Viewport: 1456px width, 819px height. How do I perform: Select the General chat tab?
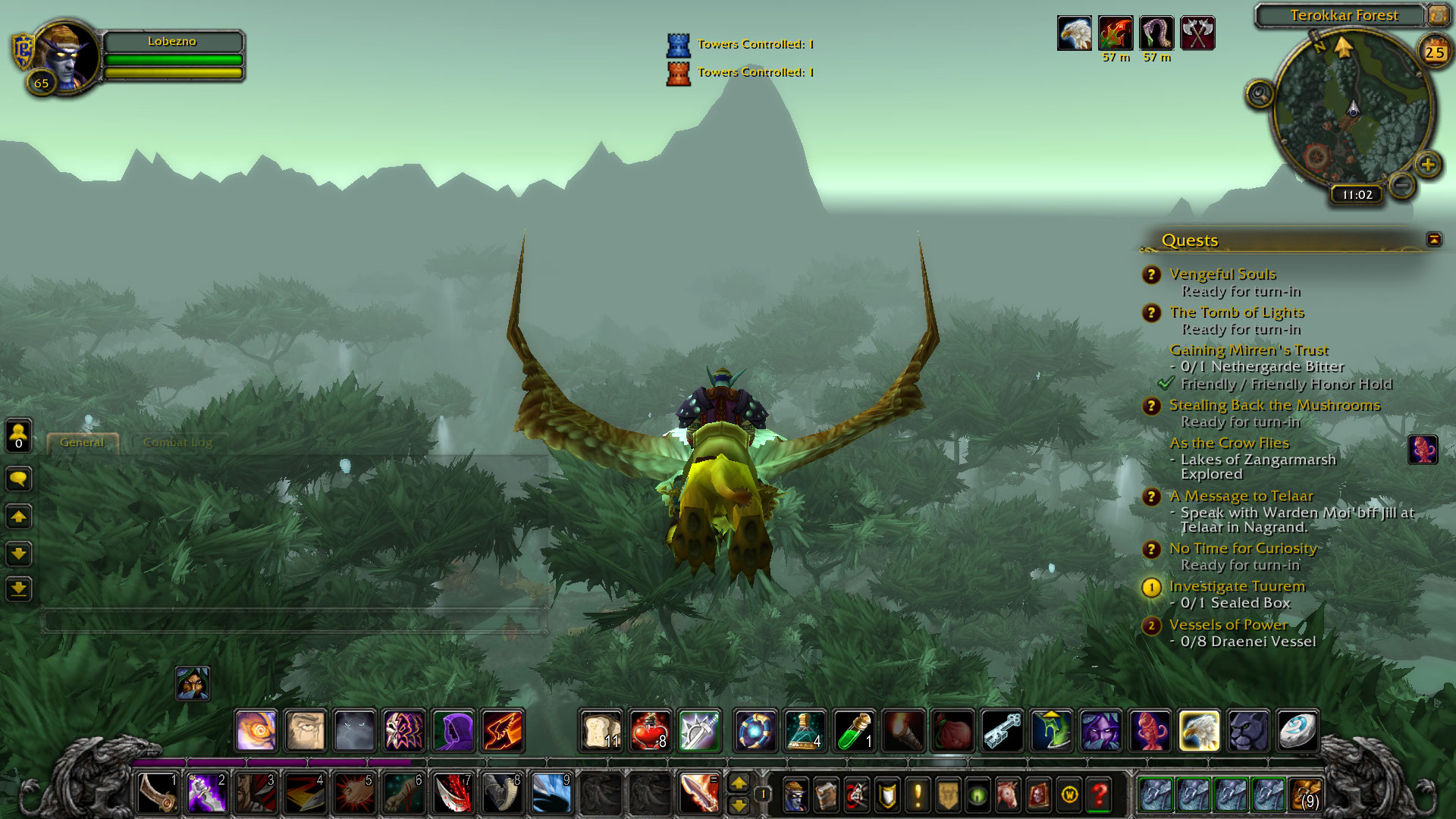point(82,442)
